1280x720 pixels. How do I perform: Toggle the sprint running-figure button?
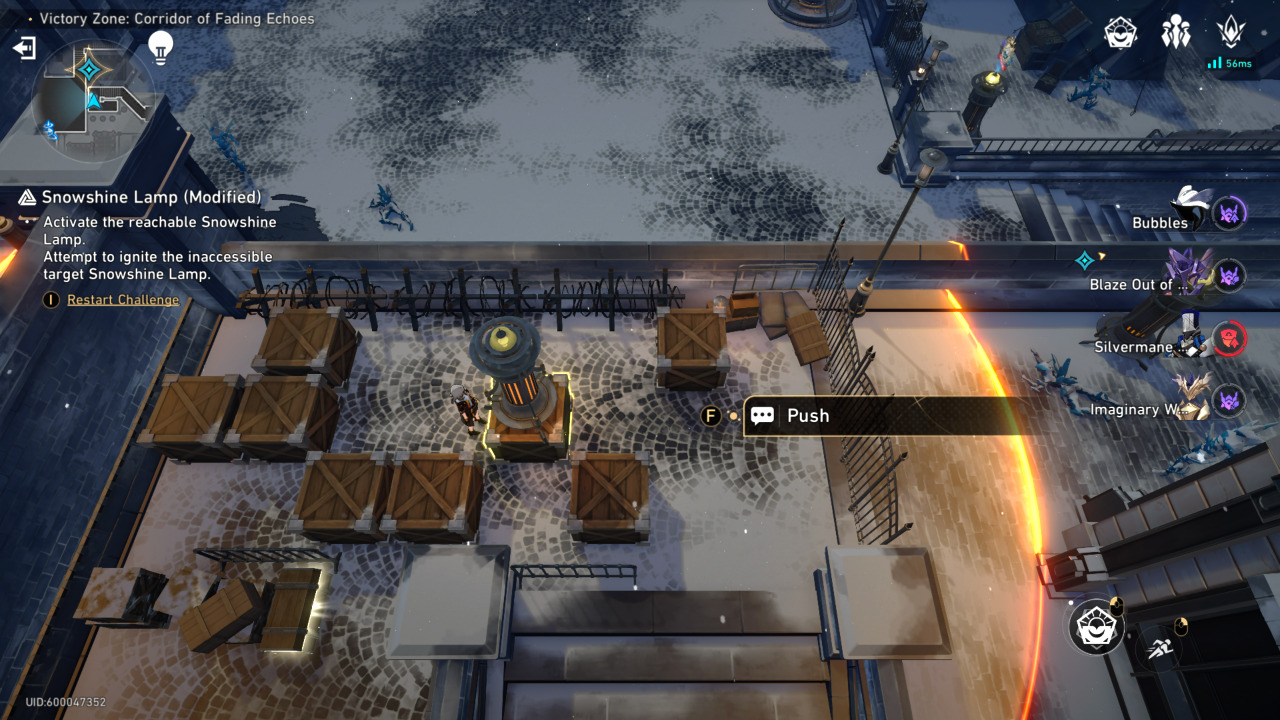tap(1160, 647)
